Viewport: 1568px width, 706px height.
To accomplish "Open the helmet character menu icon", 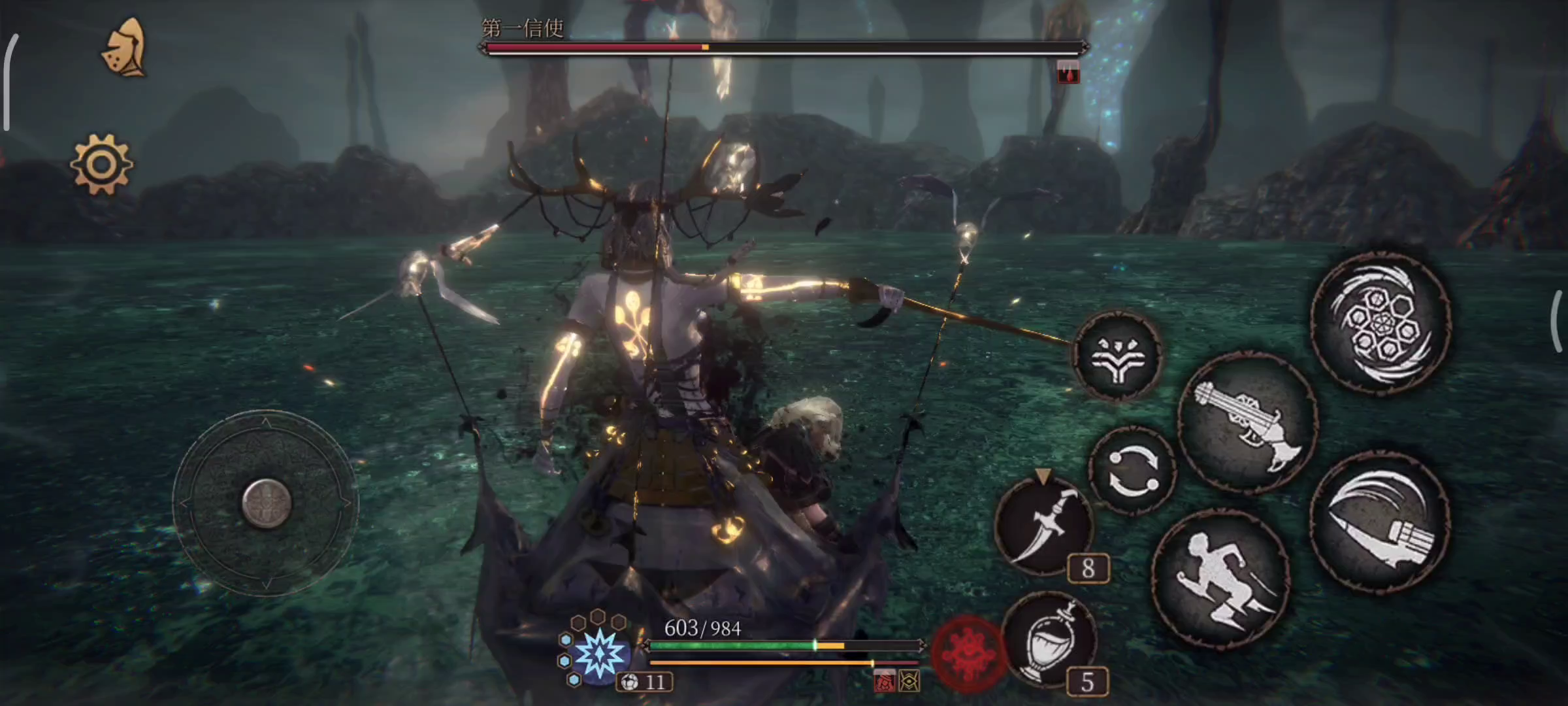I will (x=124, y=47).
